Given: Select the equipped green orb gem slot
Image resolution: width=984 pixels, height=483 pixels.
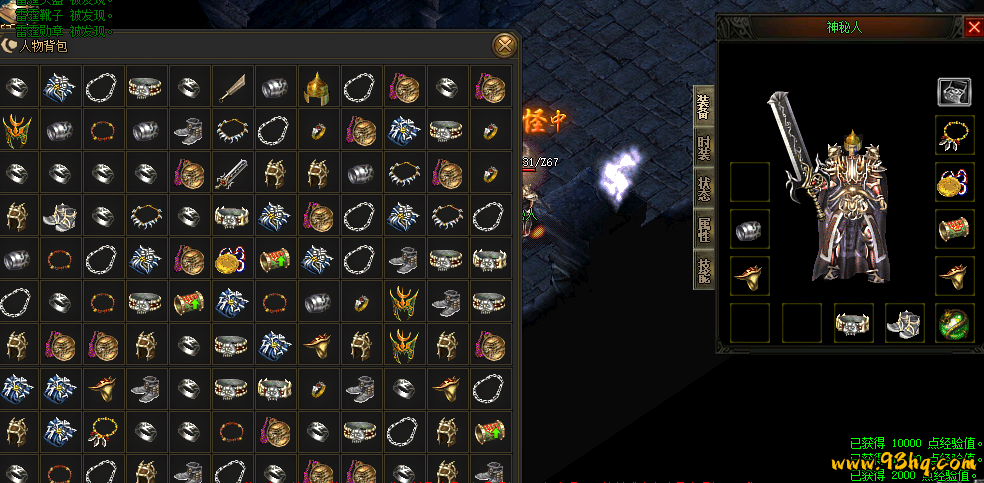Looking at the screenshot, I should coord(954,323).
